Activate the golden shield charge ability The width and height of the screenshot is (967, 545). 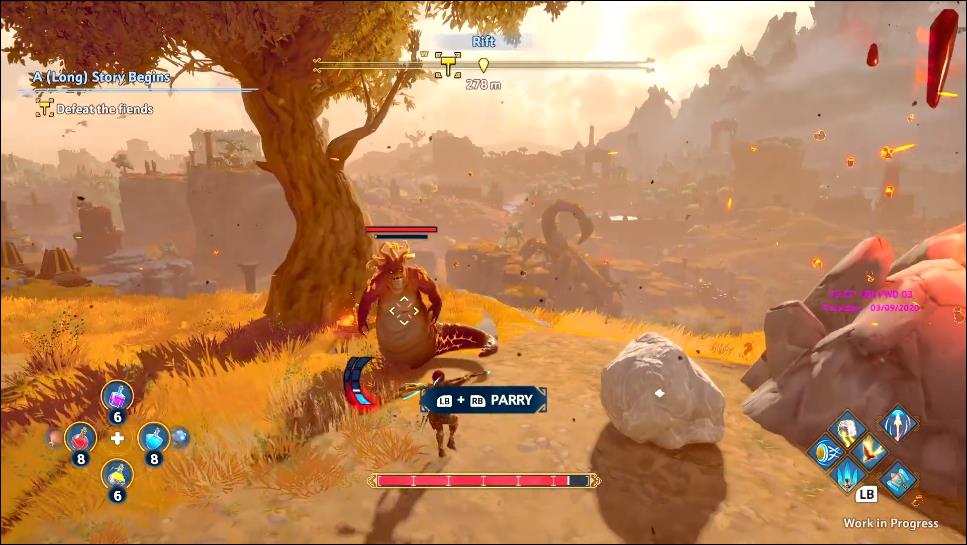click(825, 452)
